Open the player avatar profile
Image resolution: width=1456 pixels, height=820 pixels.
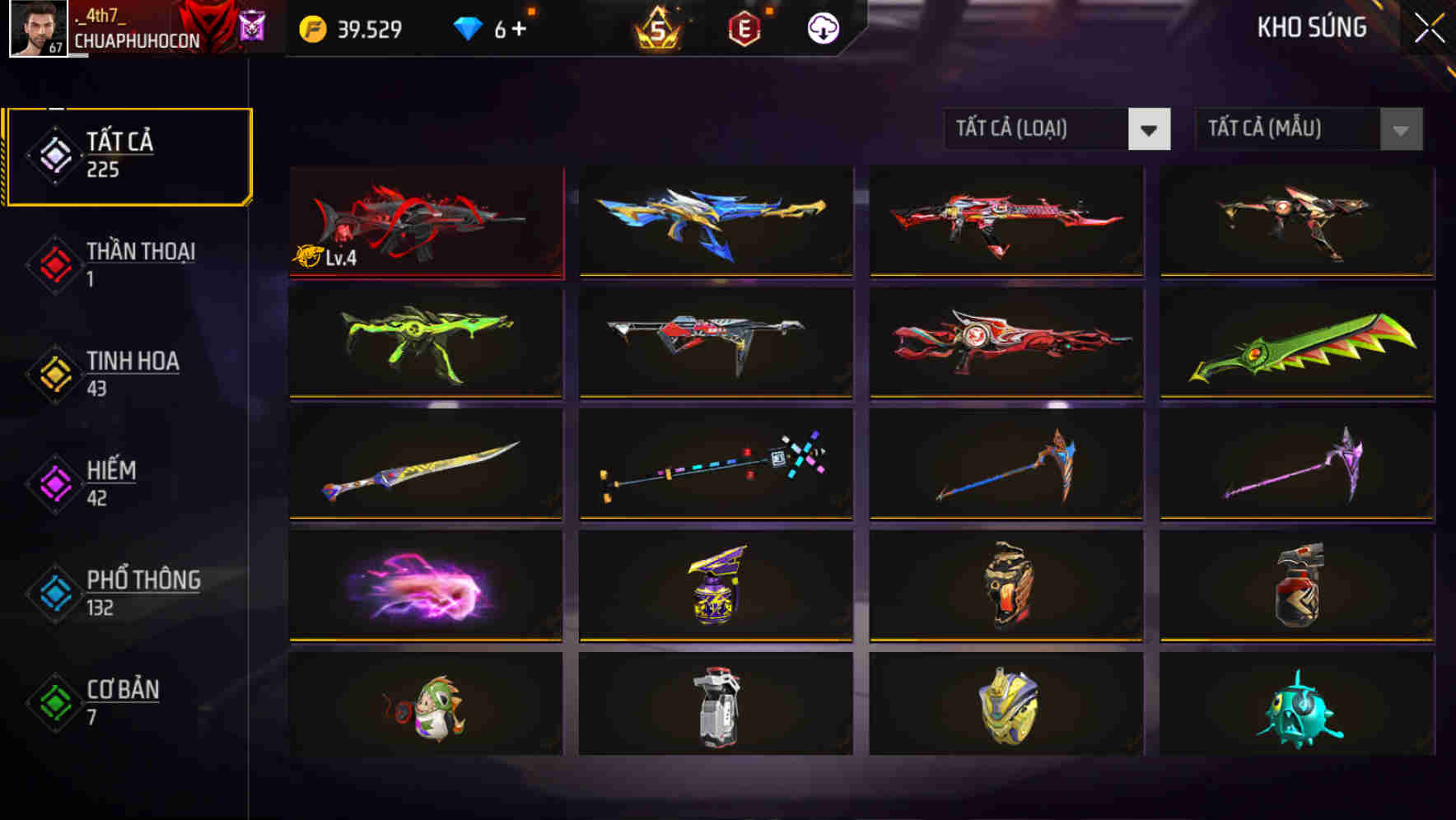click(x=35, y=31)
